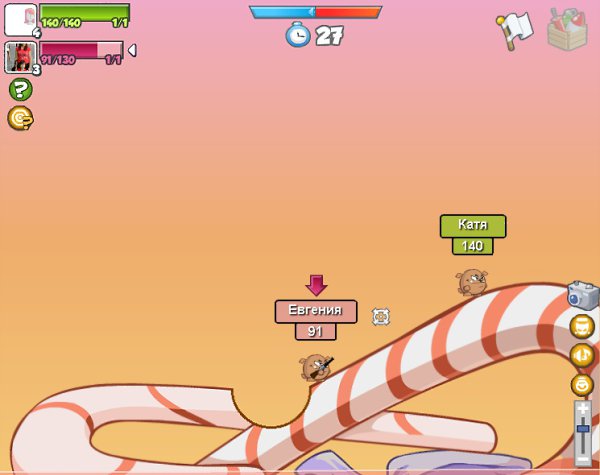Zoom in with the plus button
The width and height of the screenshot is (600, 475).
pos(583,408)
